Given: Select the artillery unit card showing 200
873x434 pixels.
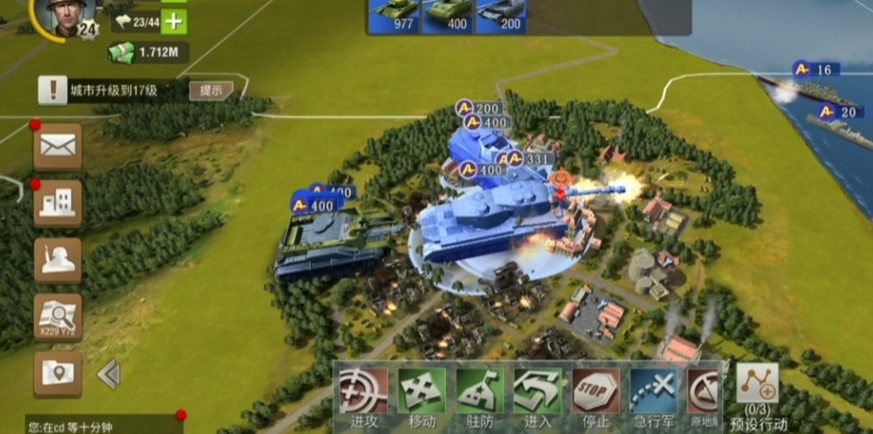Looking at the screenshot, I should tap(500, 15).
